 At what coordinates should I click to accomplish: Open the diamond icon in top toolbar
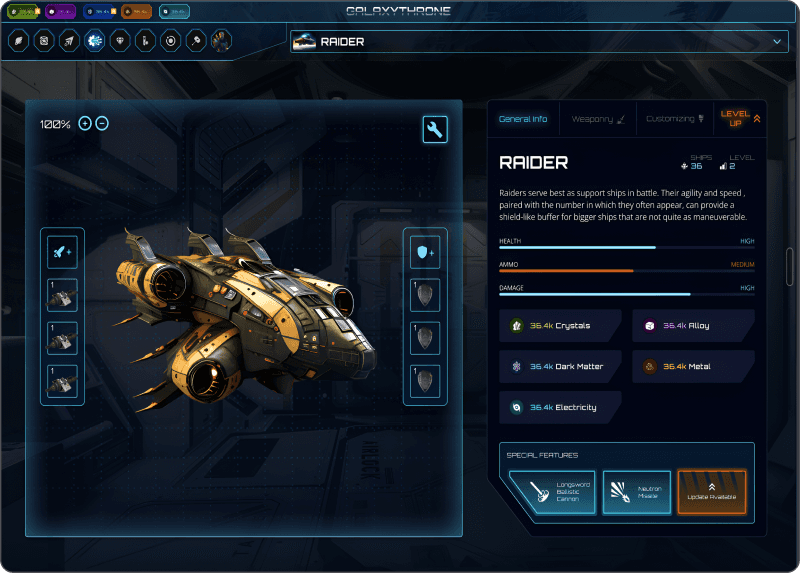pos(122,41)
